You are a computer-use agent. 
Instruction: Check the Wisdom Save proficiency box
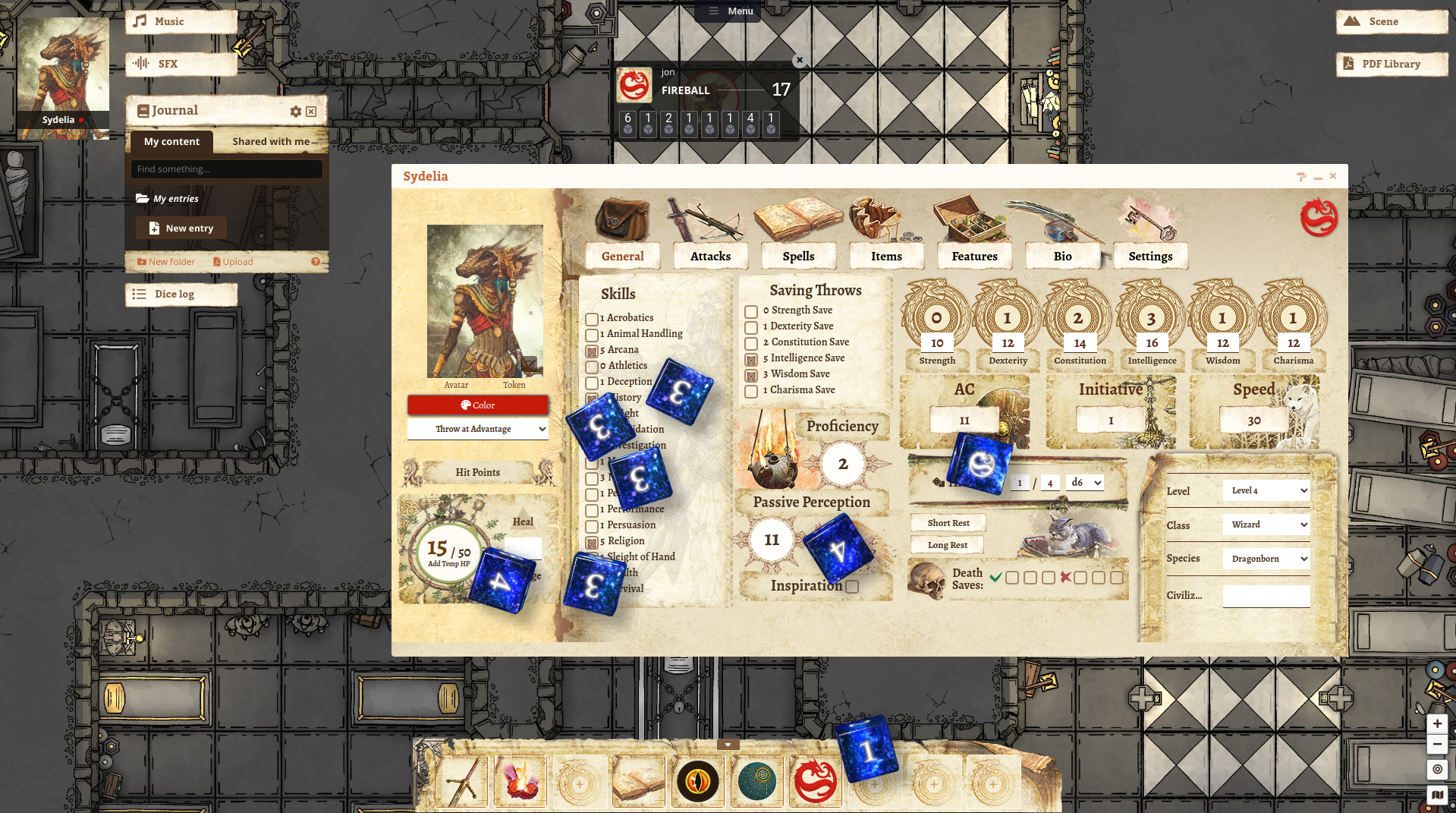[x=750, y=373]
